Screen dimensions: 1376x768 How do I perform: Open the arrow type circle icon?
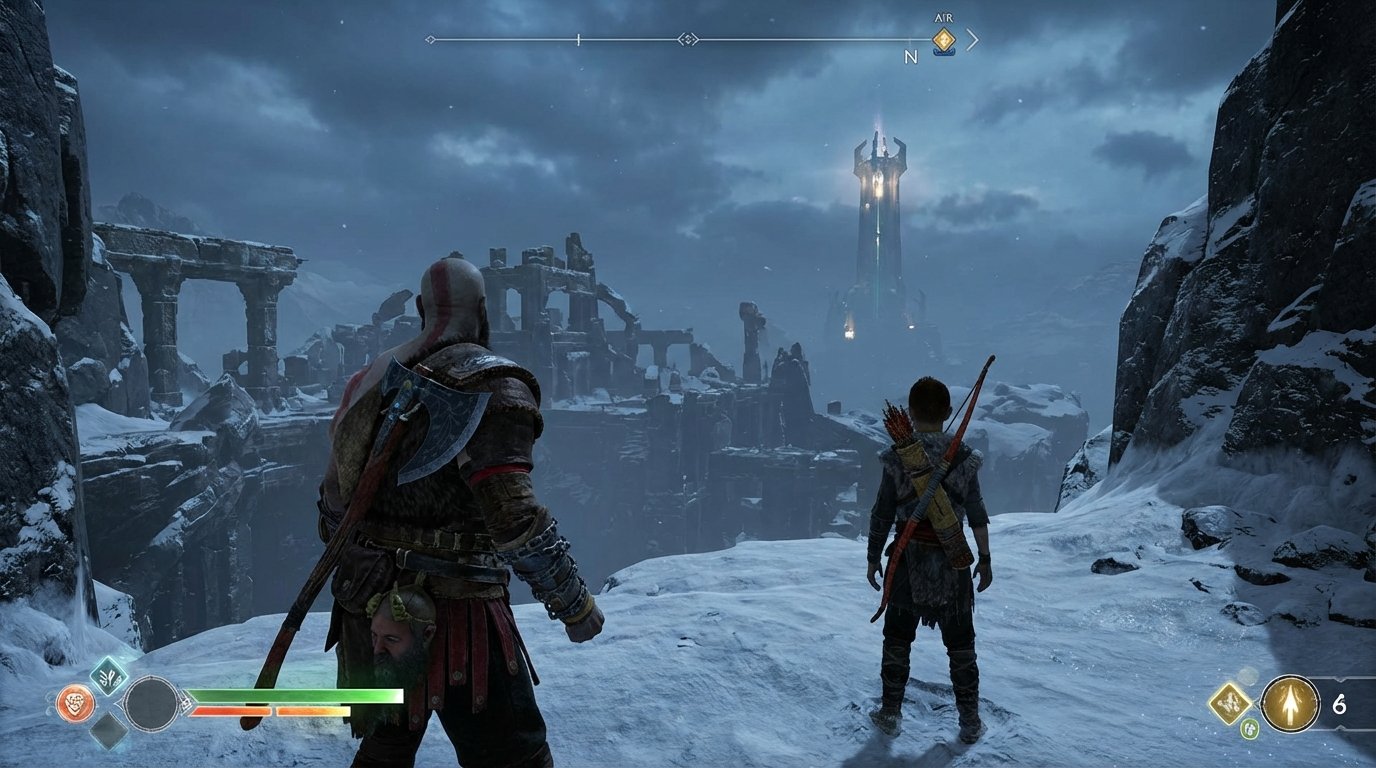(1291, 704)
